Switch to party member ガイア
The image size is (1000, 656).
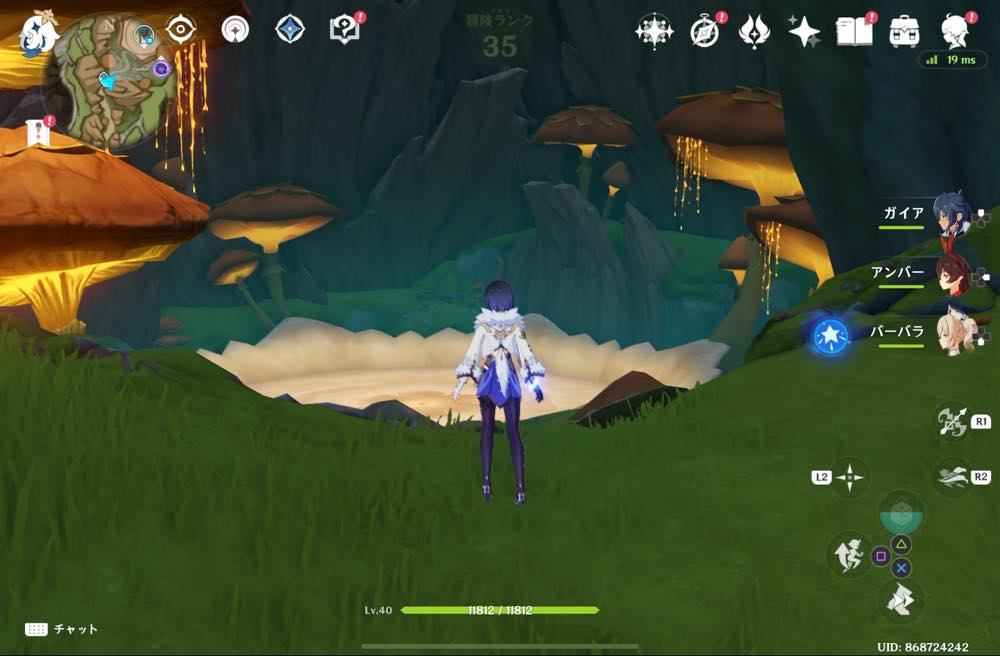950,215
